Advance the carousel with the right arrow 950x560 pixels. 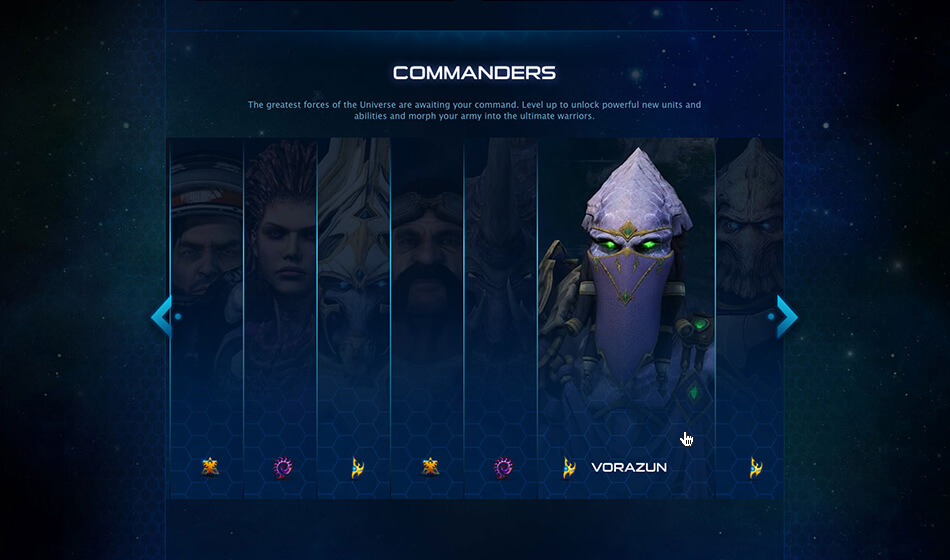(787, 317)
